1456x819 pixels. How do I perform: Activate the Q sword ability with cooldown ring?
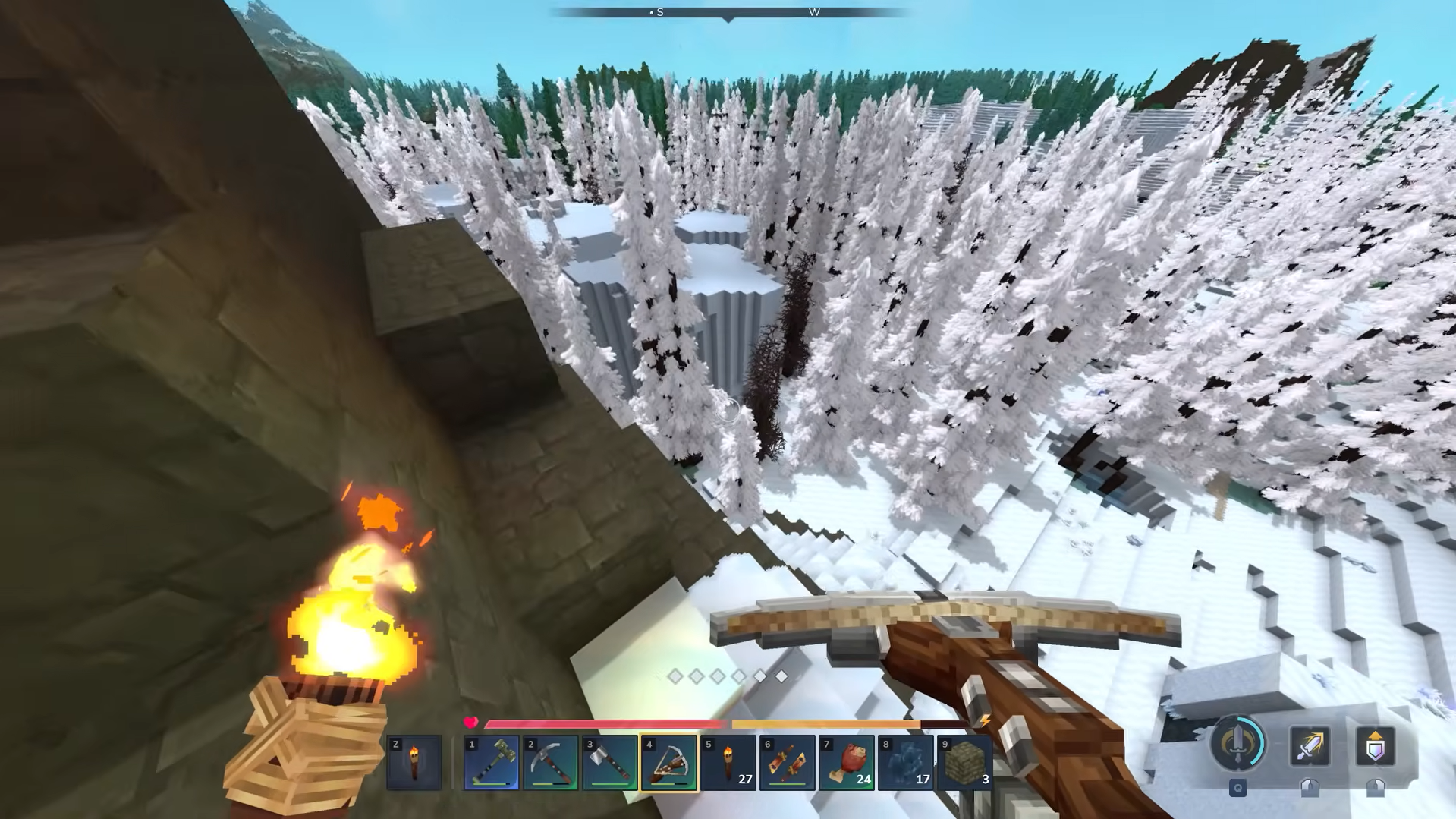click(1237, 748)
